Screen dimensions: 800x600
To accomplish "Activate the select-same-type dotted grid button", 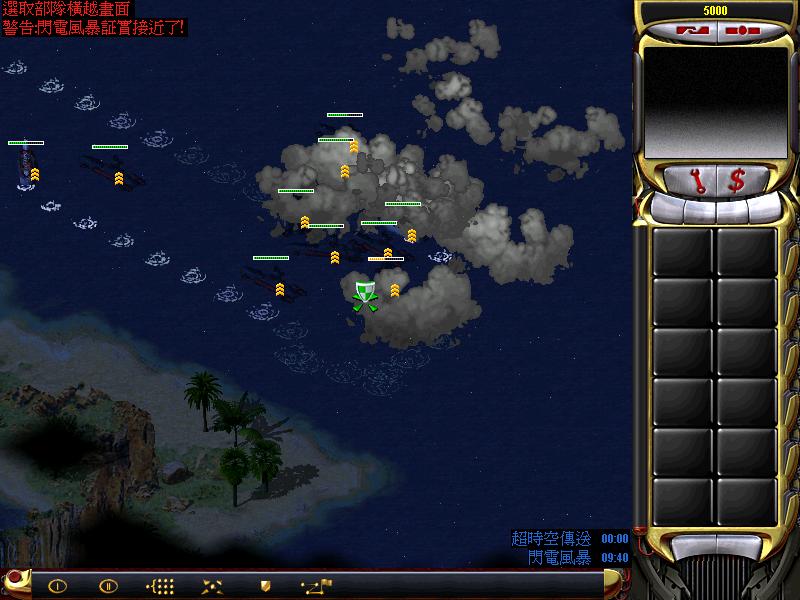I will [160, 586].
